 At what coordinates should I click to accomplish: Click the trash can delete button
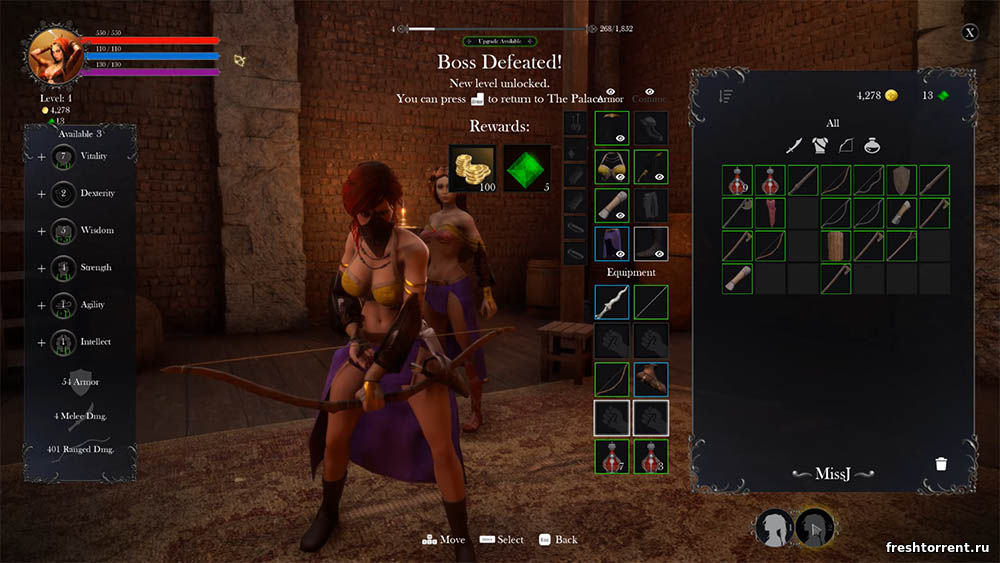(x=940, y=464)
